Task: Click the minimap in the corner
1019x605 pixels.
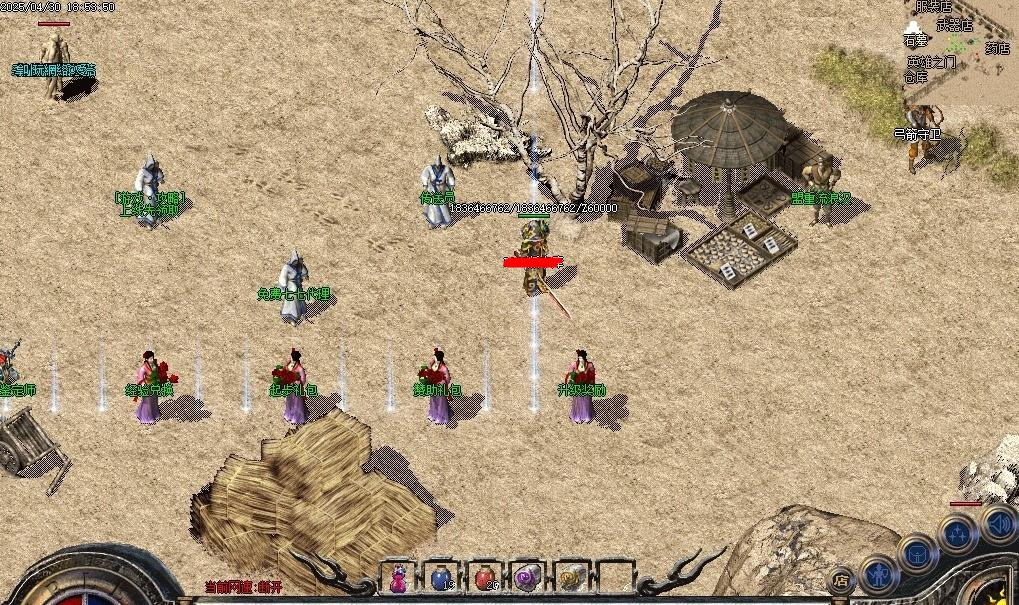Action: [x=962, y=50]
